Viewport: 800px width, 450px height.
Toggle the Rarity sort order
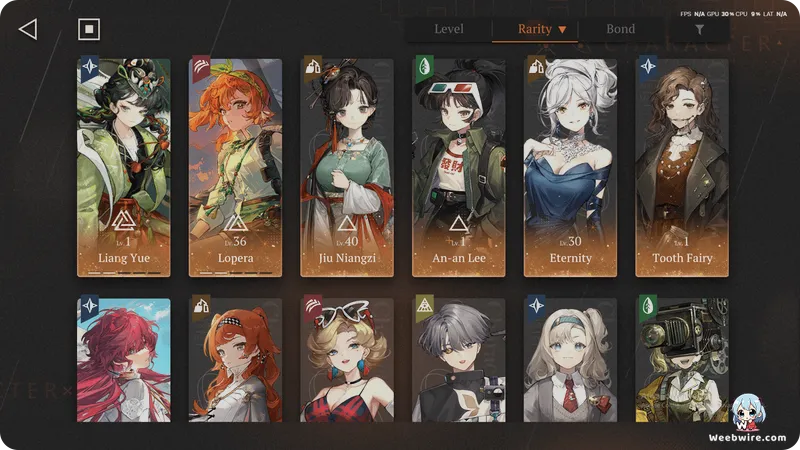click(542, 29)
